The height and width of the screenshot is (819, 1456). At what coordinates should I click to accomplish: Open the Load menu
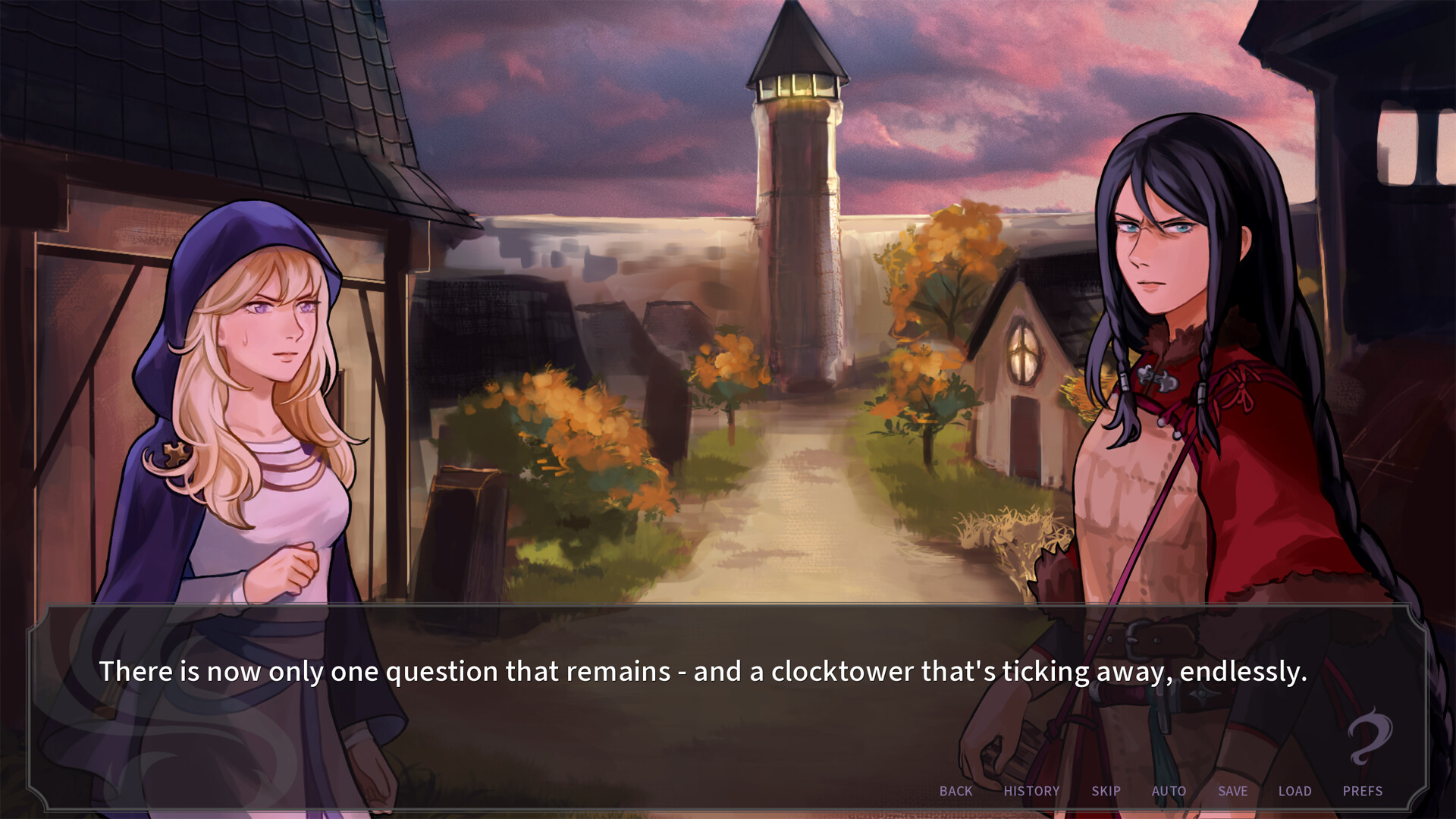click(x=1294, y=791)
